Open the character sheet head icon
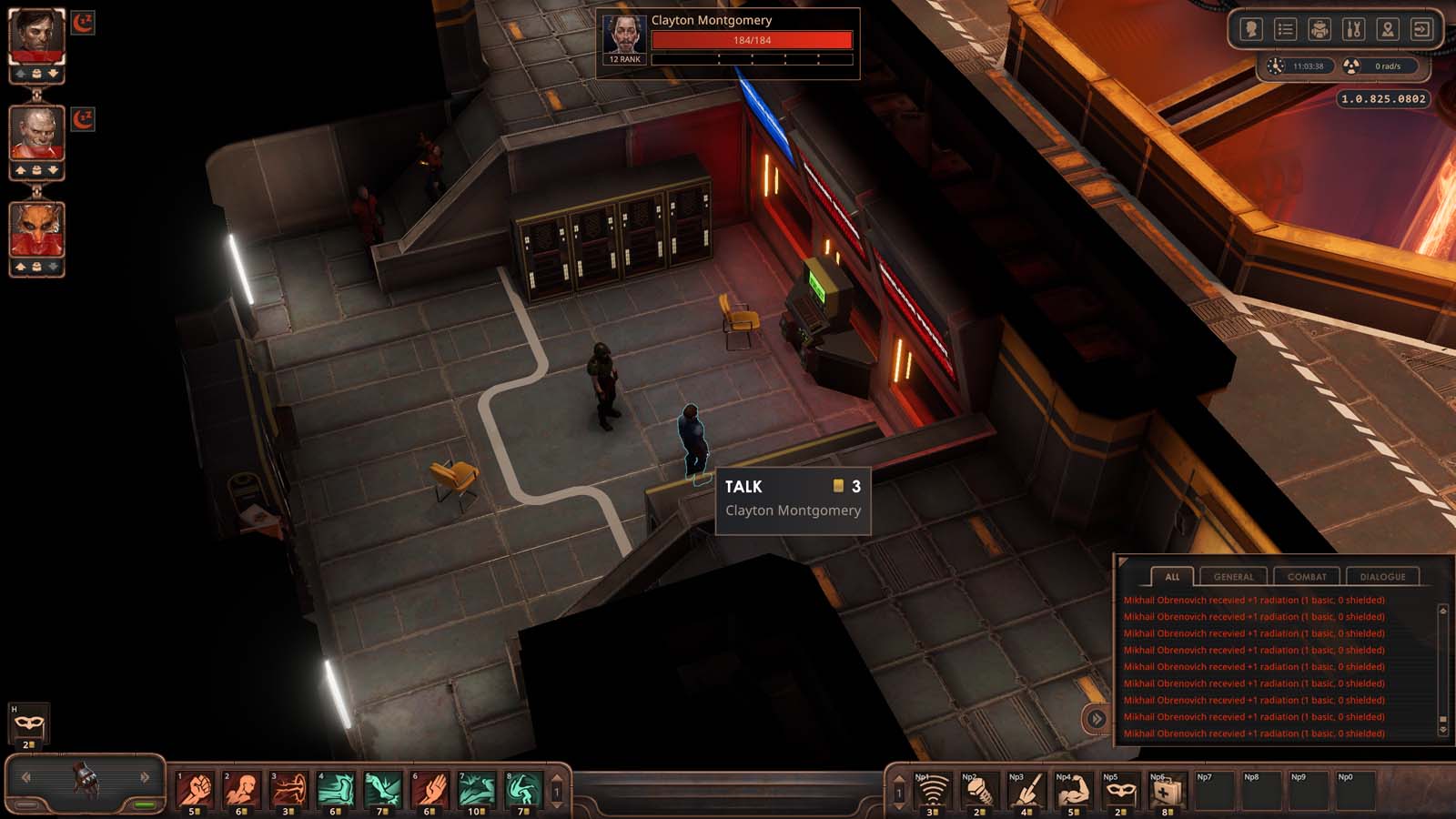This screenshot has width=1456, height=819. coord(1251,30)
